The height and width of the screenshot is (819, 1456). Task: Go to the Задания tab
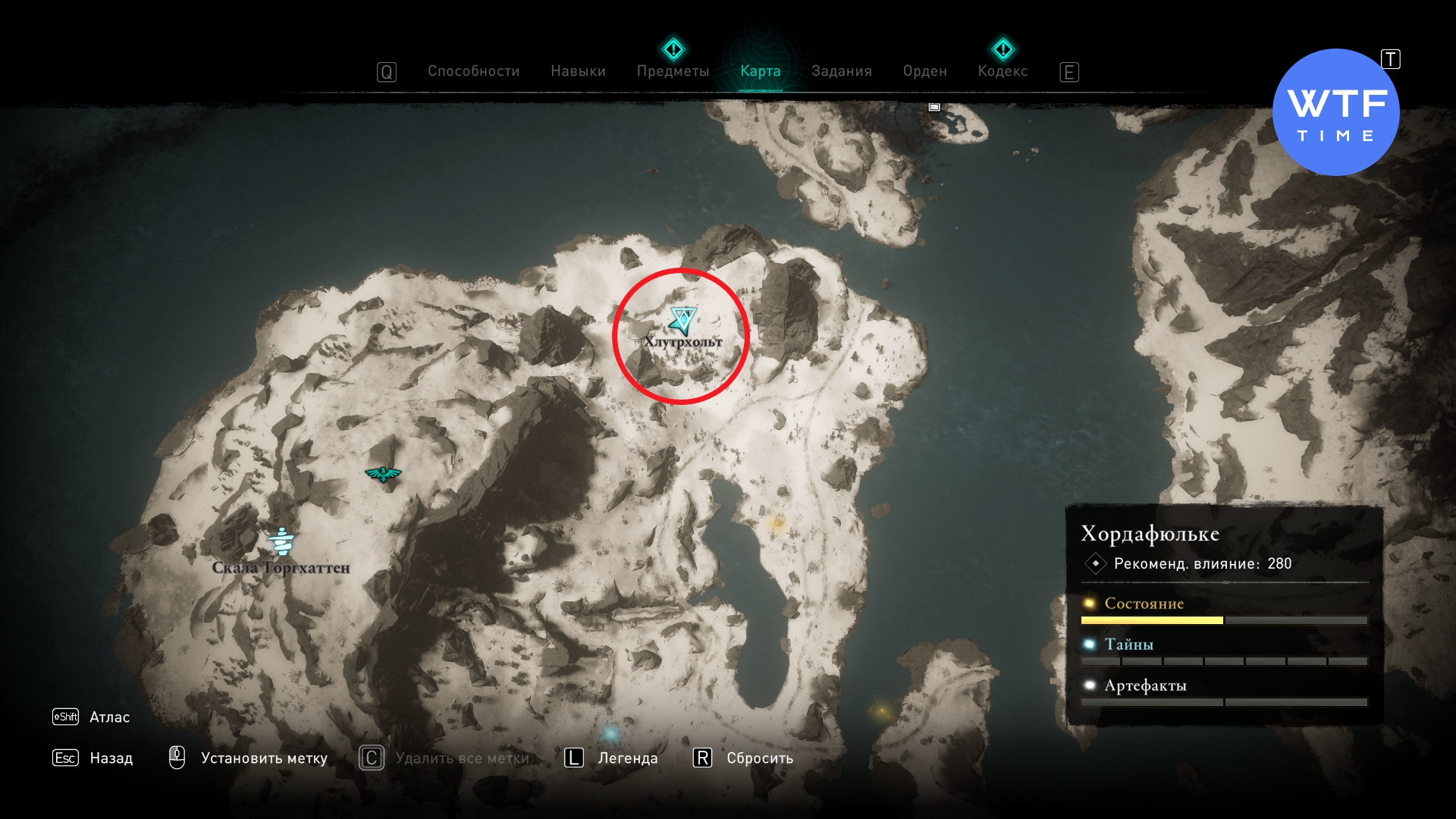pyautogui.click(x=841, y=71)
